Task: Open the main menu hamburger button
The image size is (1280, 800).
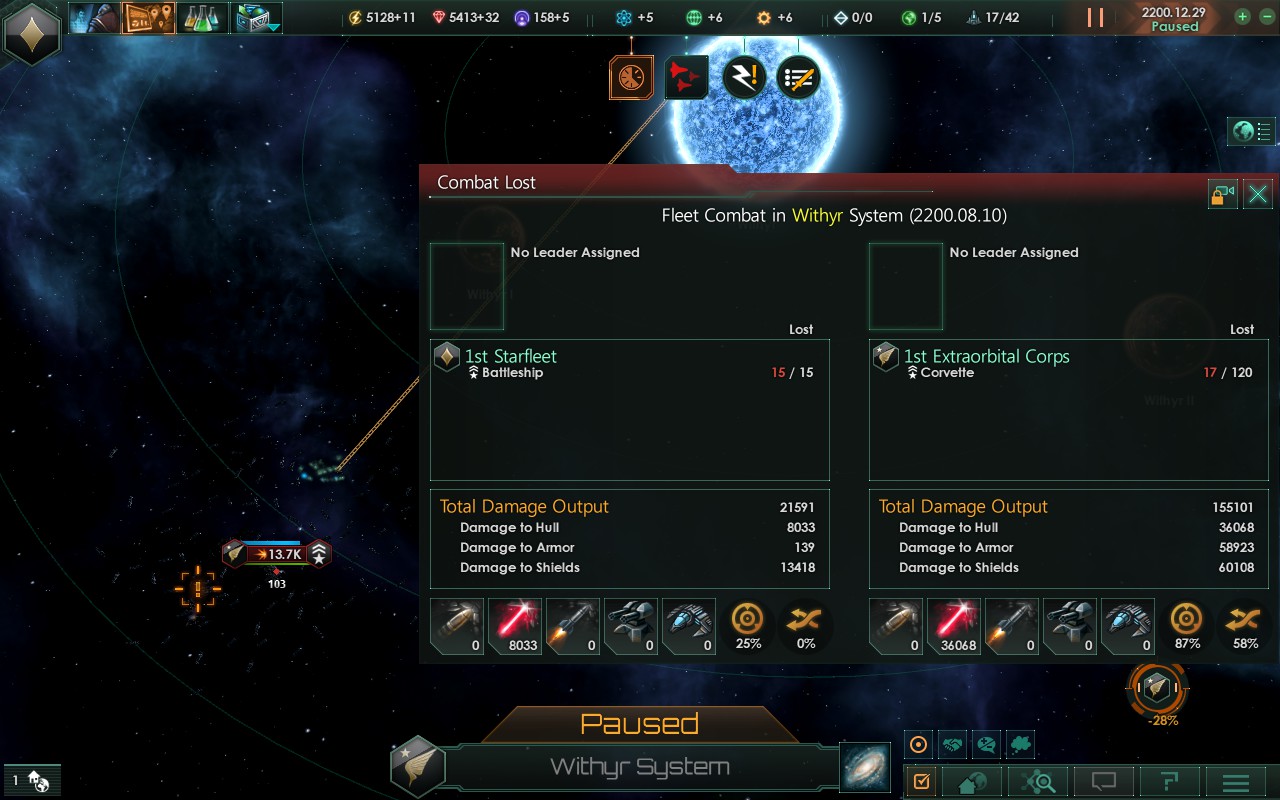Action: point(1236,782)
